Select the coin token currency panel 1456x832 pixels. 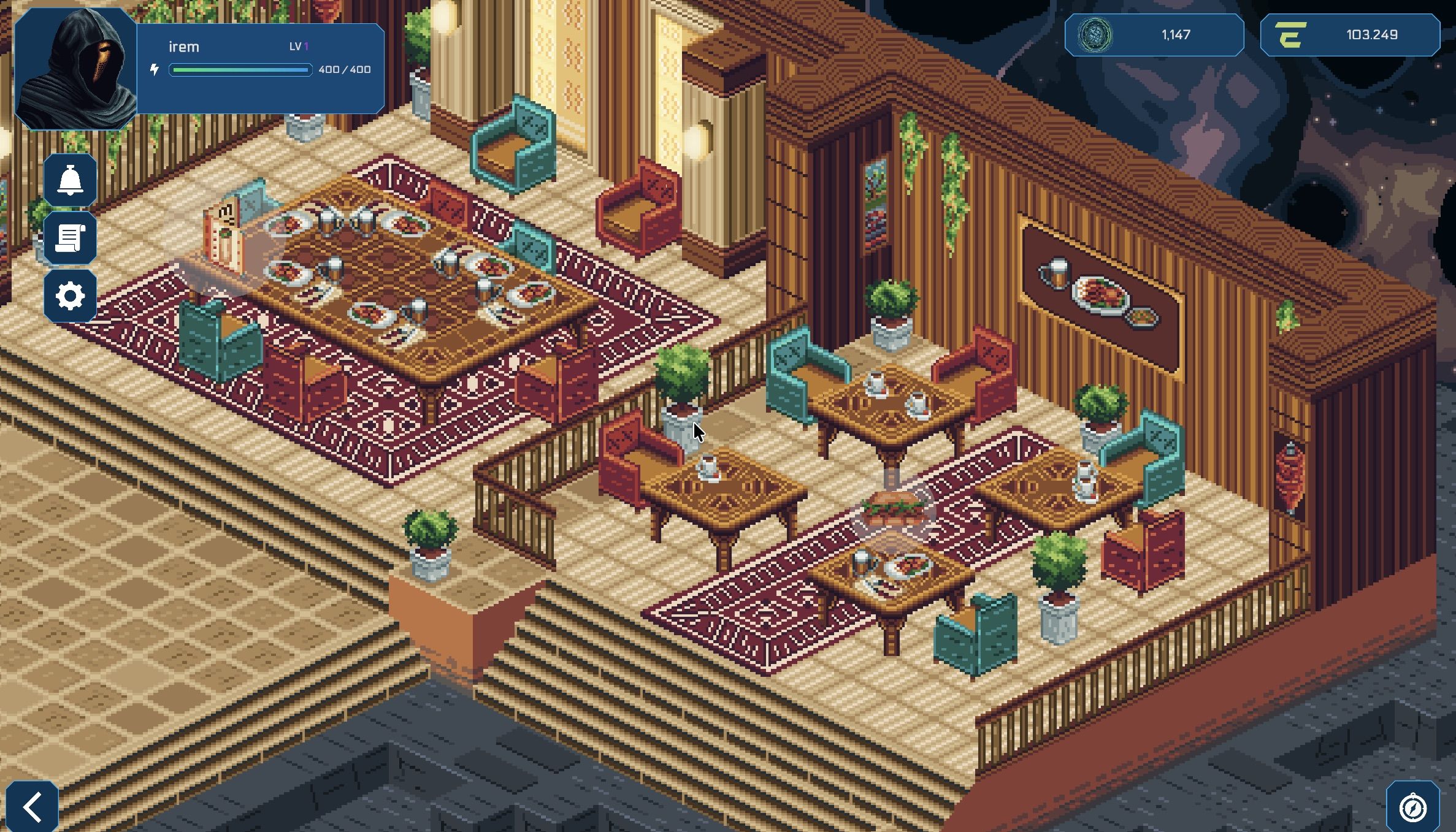coord(1154,36)
